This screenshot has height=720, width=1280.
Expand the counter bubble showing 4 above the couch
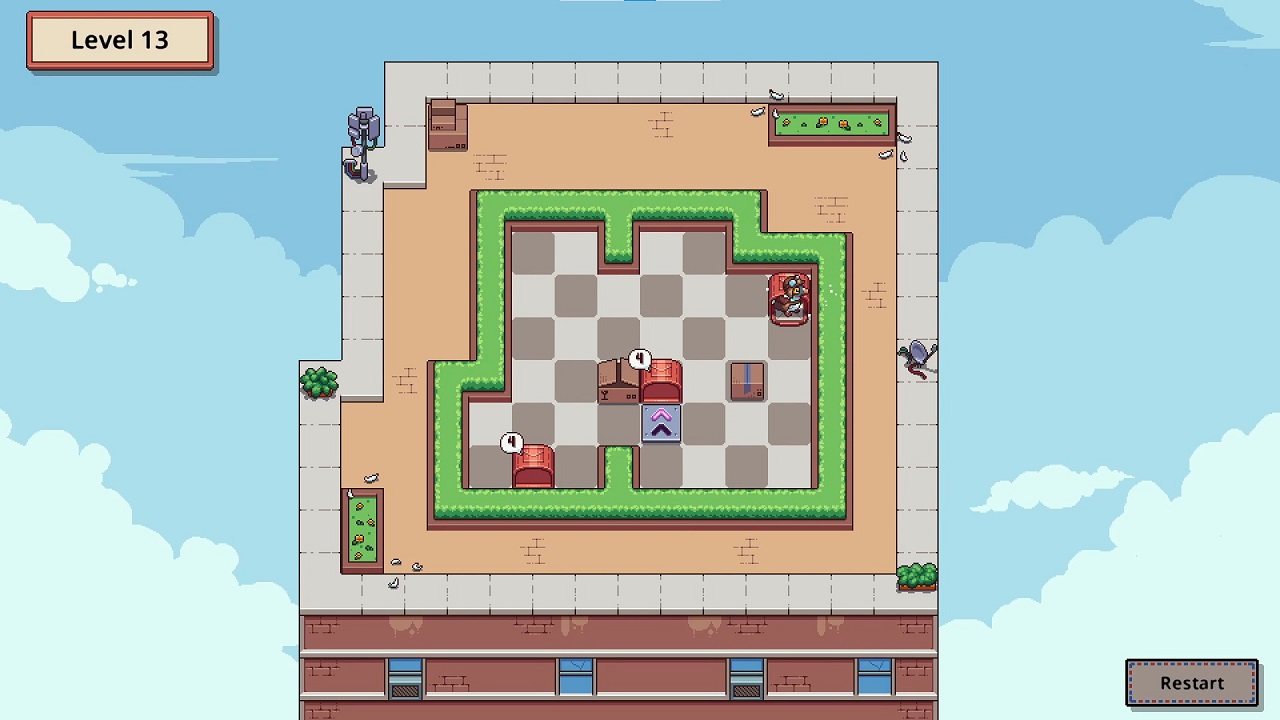click(639, 358)
